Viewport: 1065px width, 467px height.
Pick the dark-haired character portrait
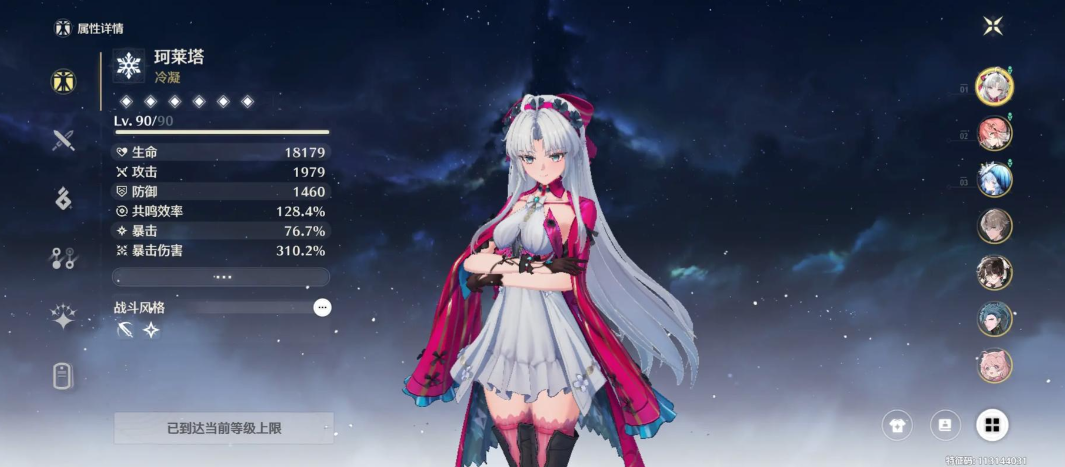click(x=995, y=272)
